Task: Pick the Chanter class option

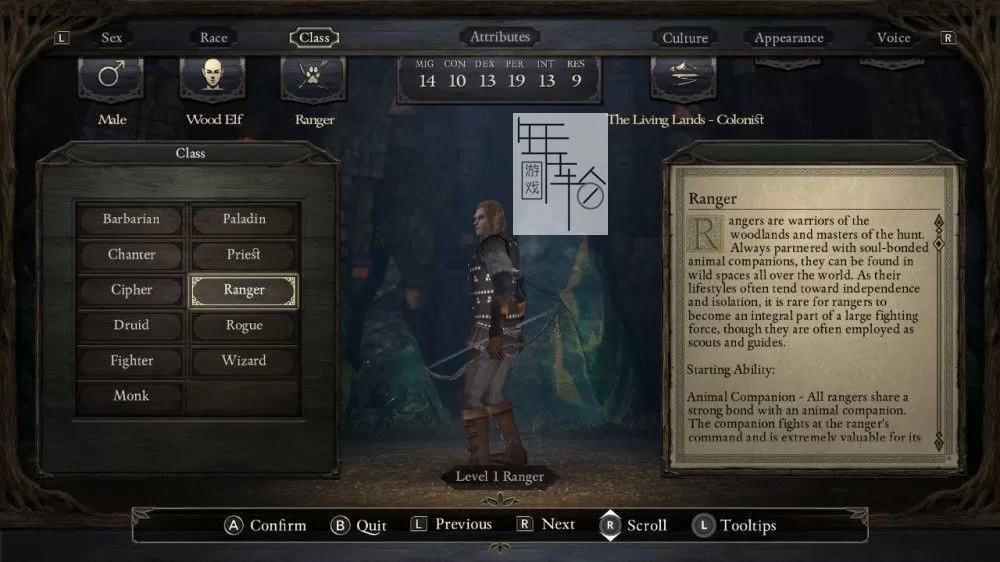Action: pyautogui.click(x=131, y=254)
